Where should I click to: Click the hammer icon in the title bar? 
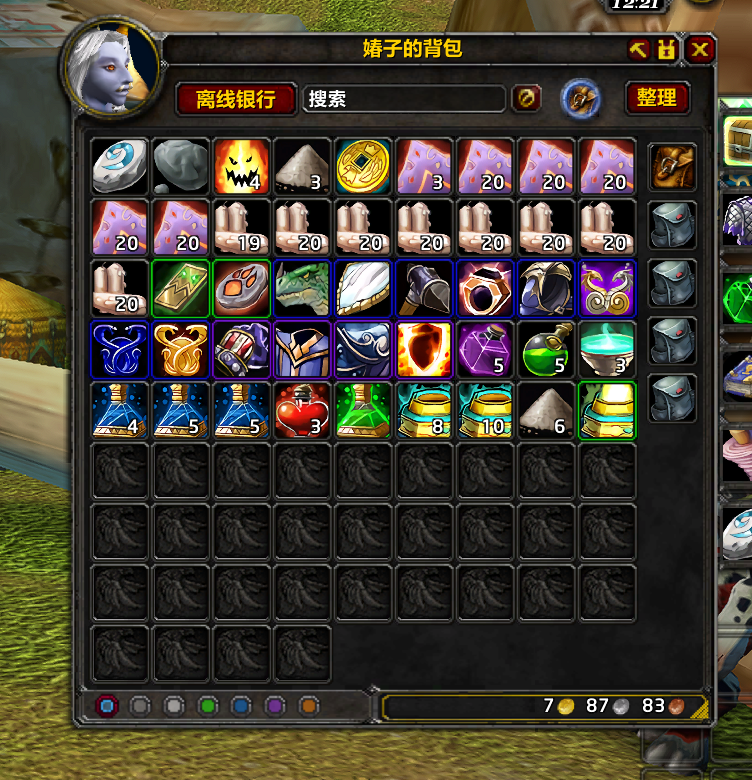click(x=639, y=49)
